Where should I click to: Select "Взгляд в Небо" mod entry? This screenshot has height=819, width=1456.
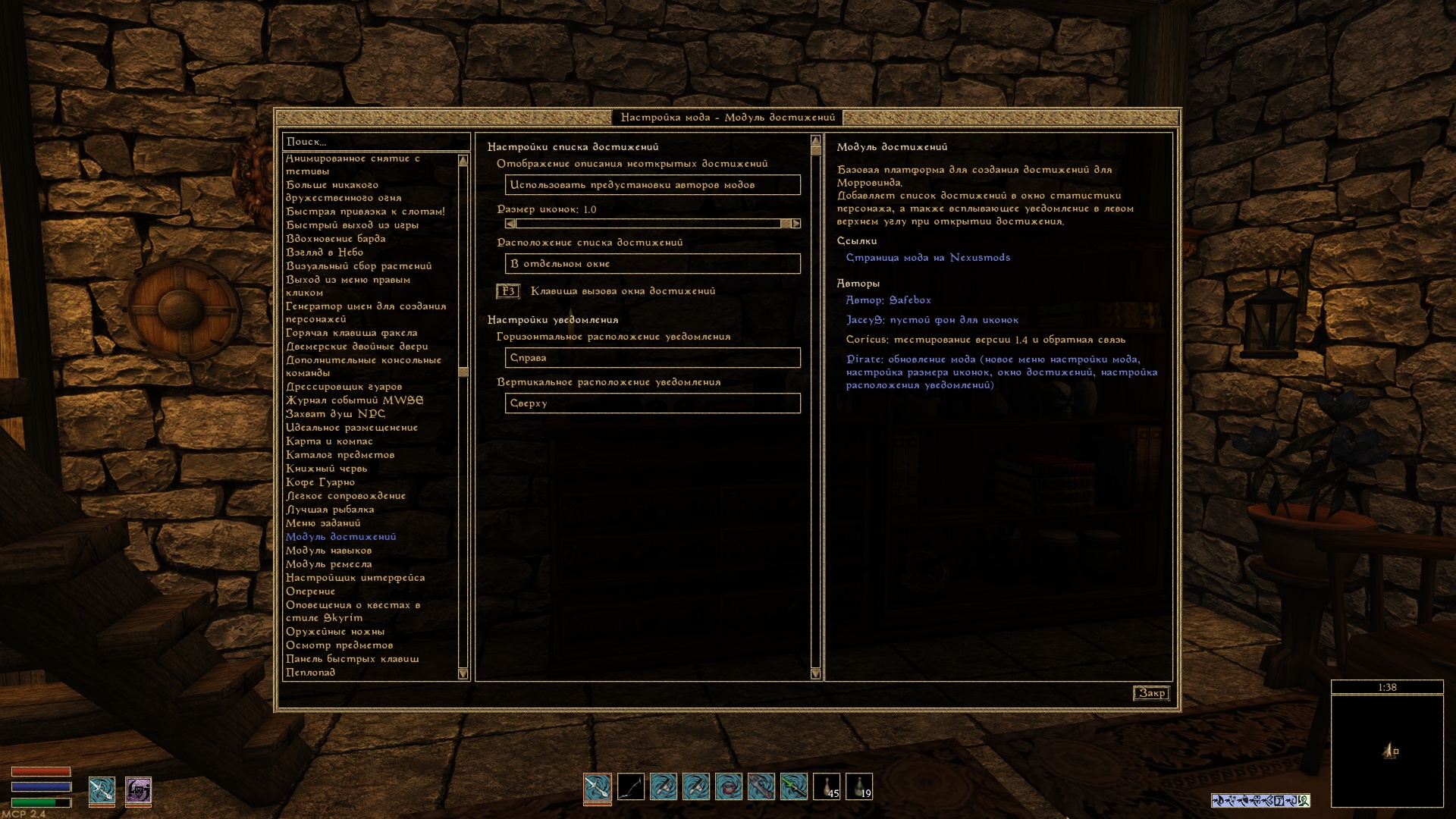point(325,253)
